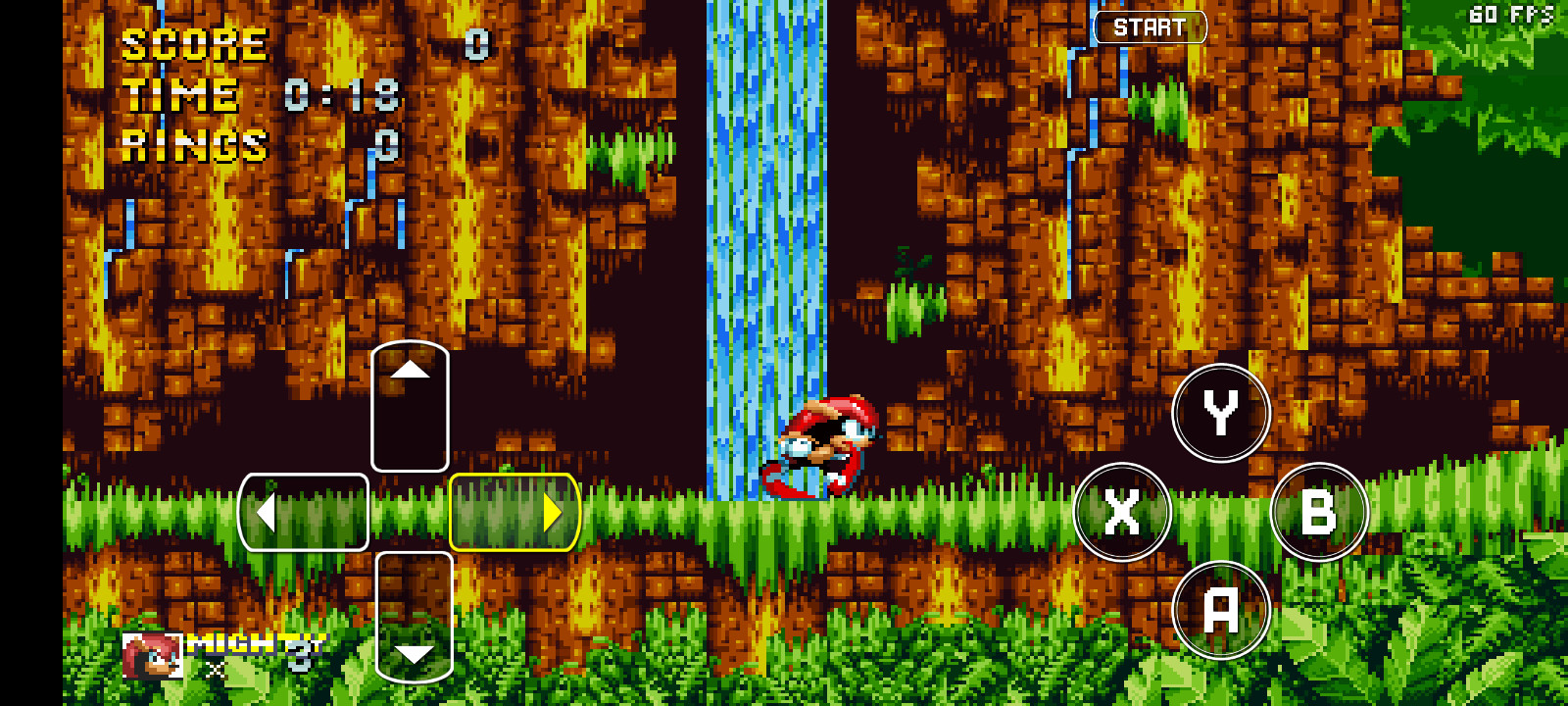Tap the A jump button
This screenshot has width=1568, height=706.
(1221, 609)
